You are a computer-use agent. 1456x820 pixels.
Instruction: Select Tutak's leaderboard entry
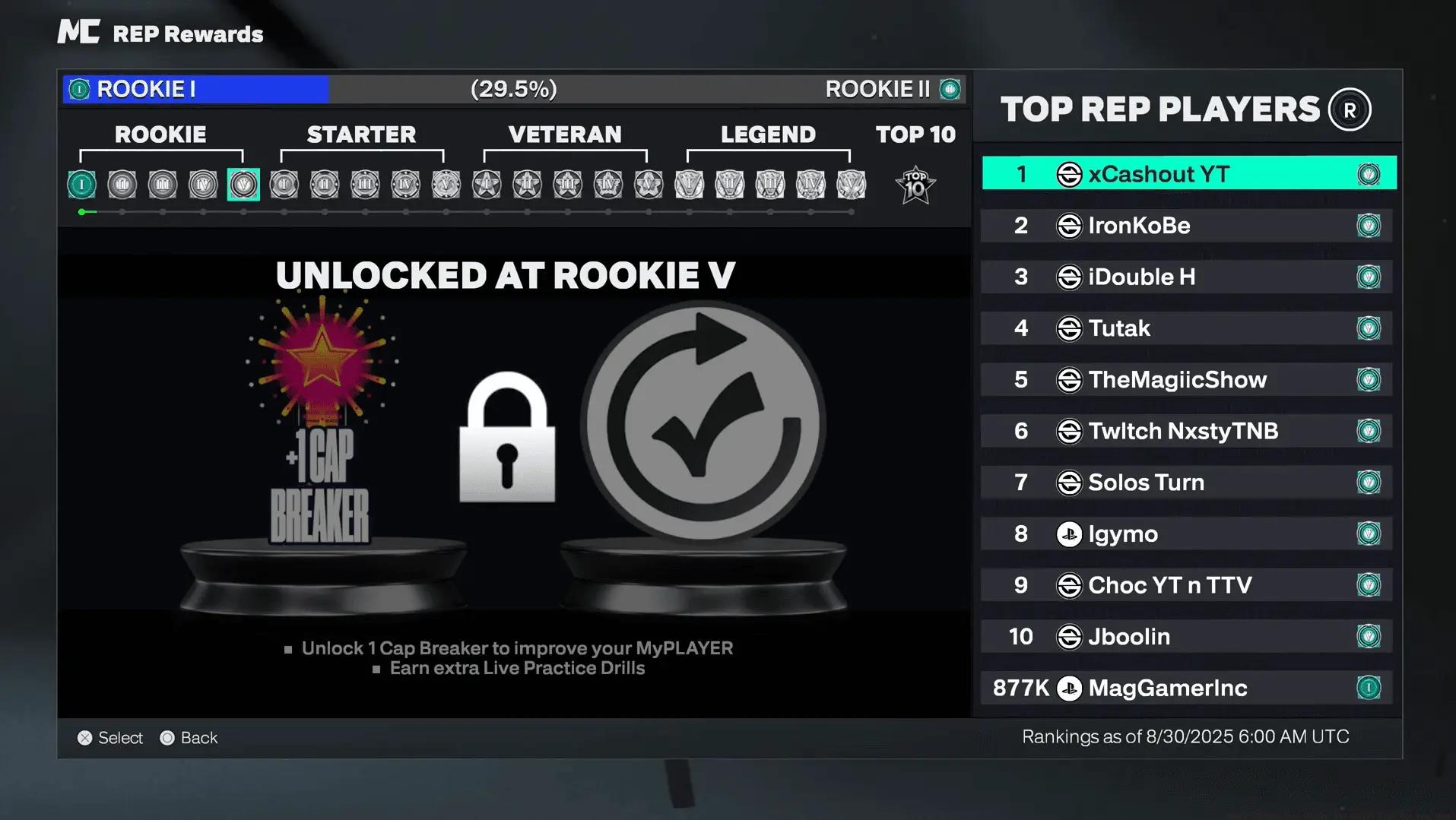[1187, 328]
